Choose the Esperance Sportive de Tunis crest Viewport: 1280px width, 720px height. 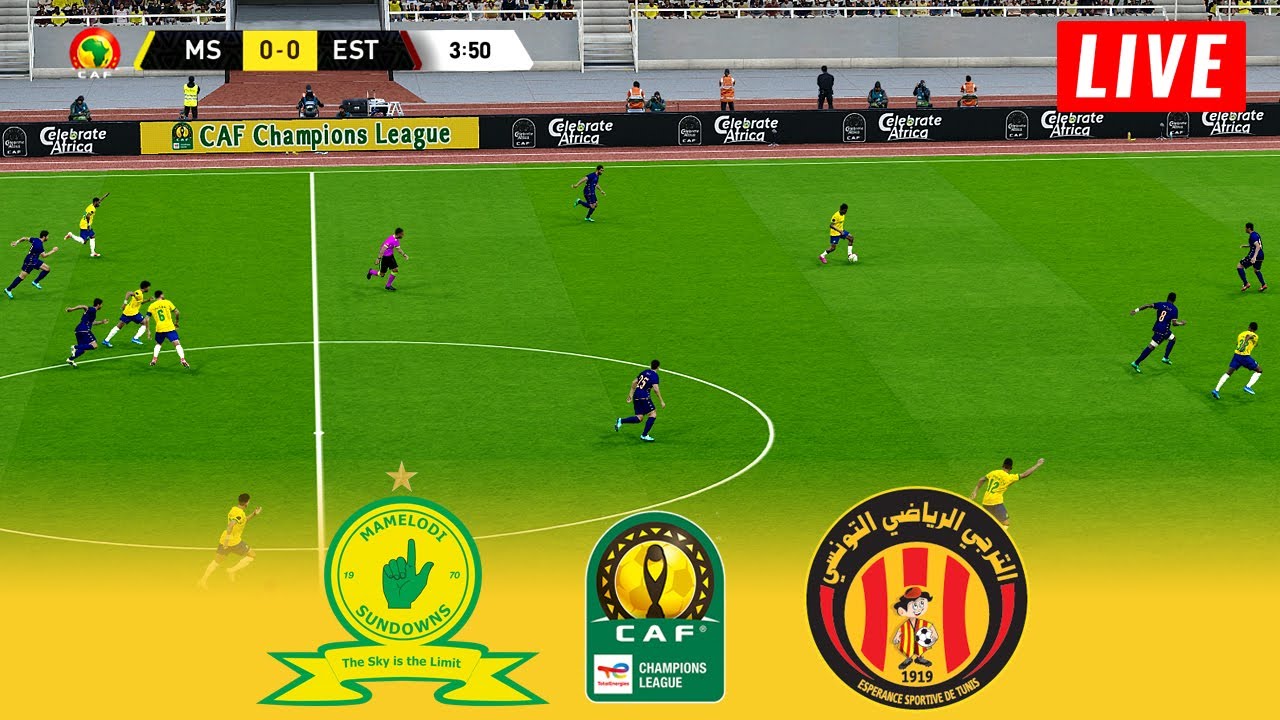pos(916,598)
